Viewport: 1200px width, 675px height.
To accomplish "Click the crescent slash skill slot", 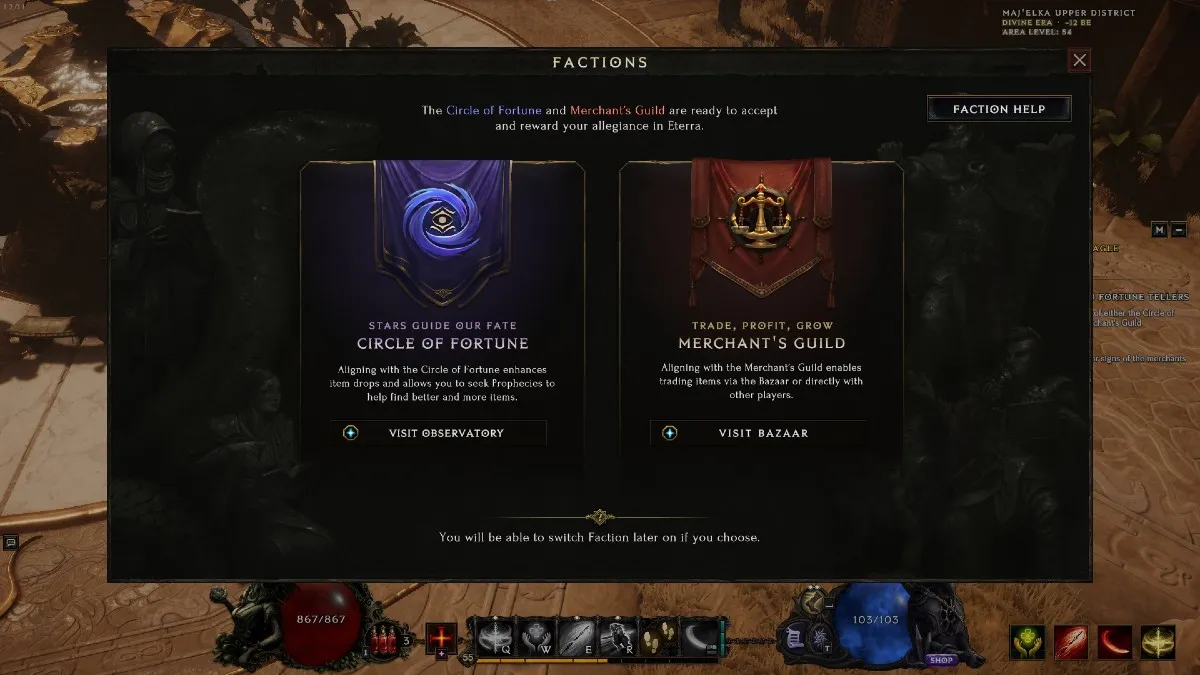I will (x=699, y=637).
